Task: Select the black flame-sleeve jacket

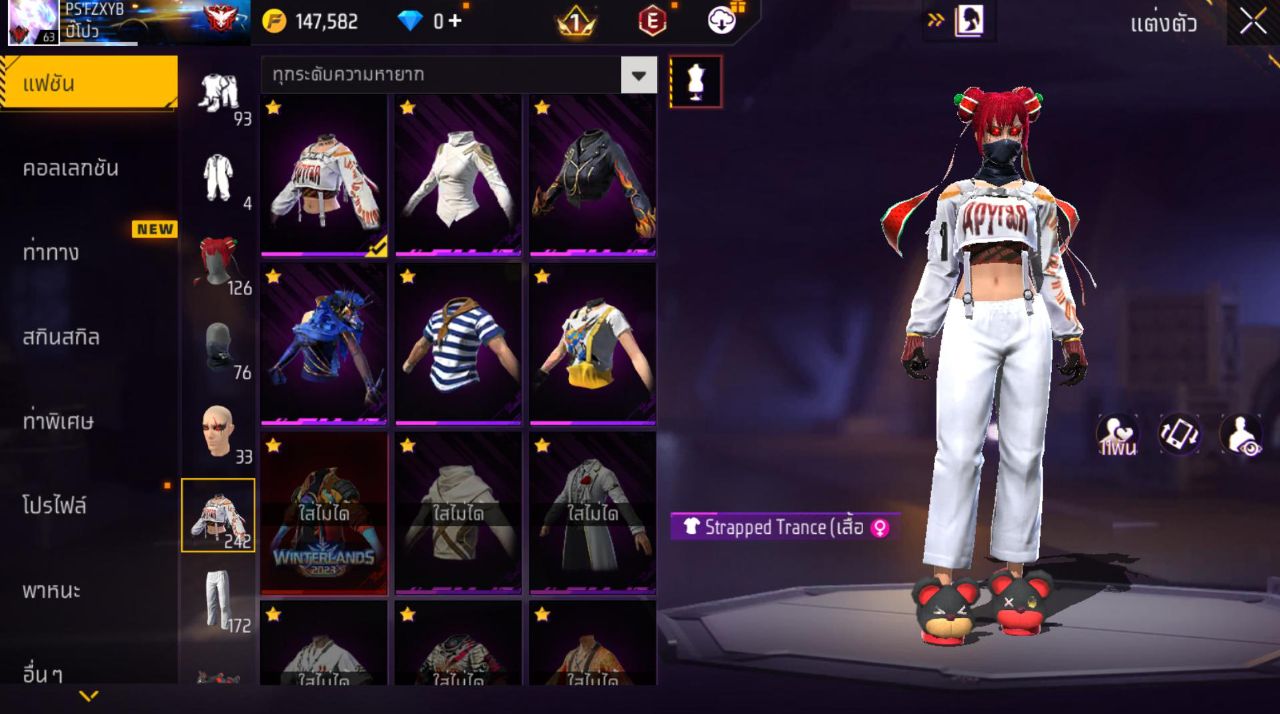Action: point(592,177)
